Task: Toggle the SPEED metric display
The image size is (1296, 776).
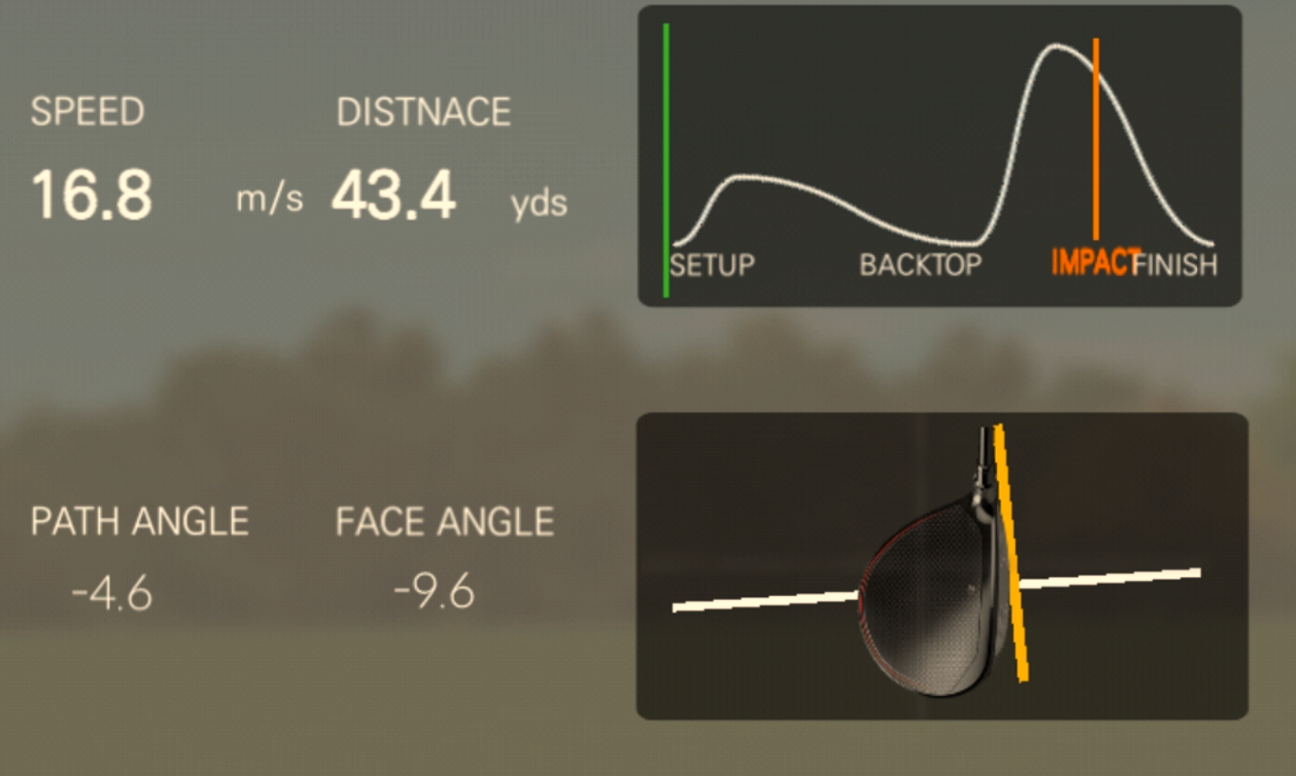Action: pyautogui.click(x=88, y=112)
